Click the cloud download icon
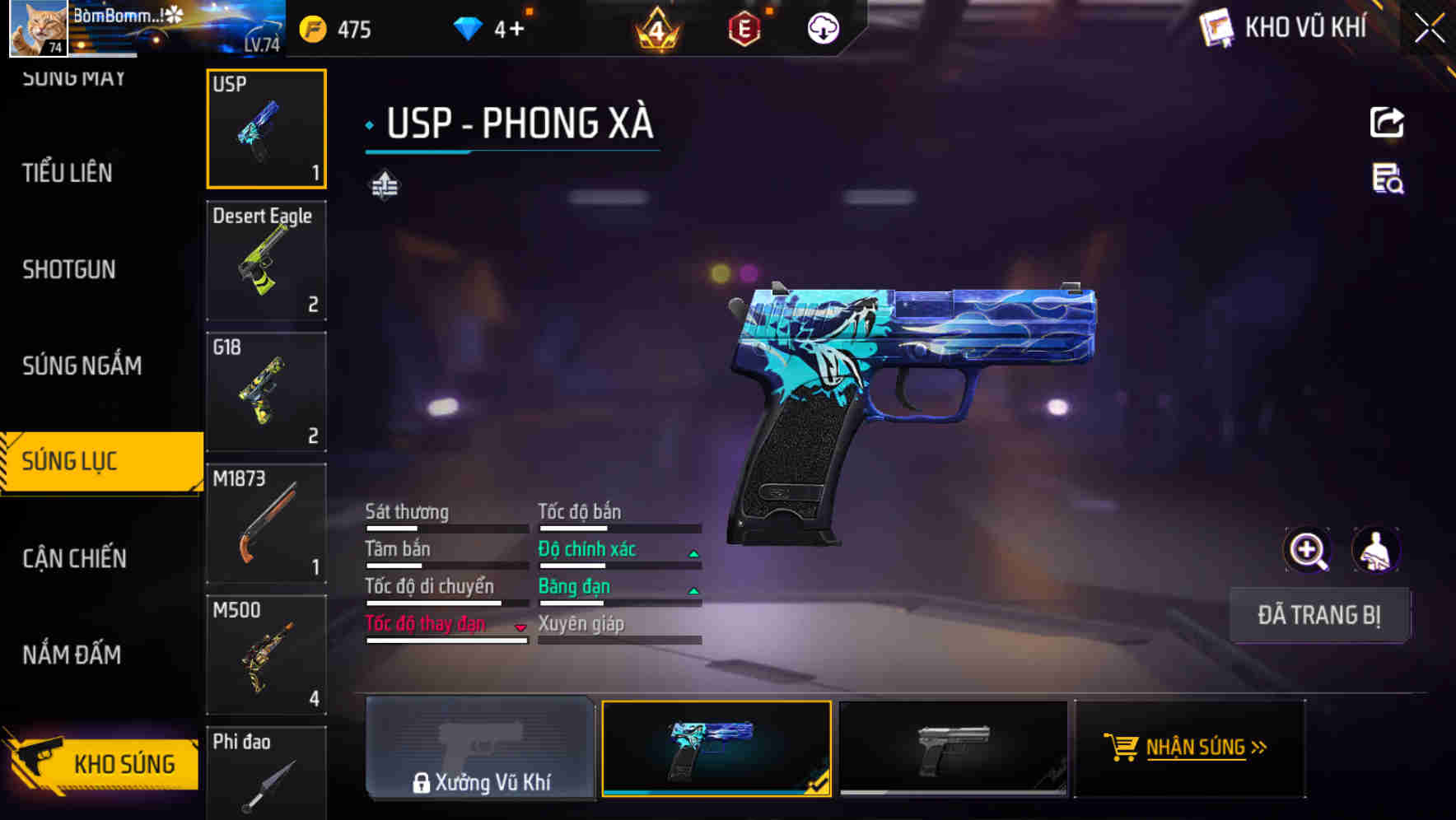The width and height of the screenshot is (1456, 820). pyautogui.click(x=823, y=29)
